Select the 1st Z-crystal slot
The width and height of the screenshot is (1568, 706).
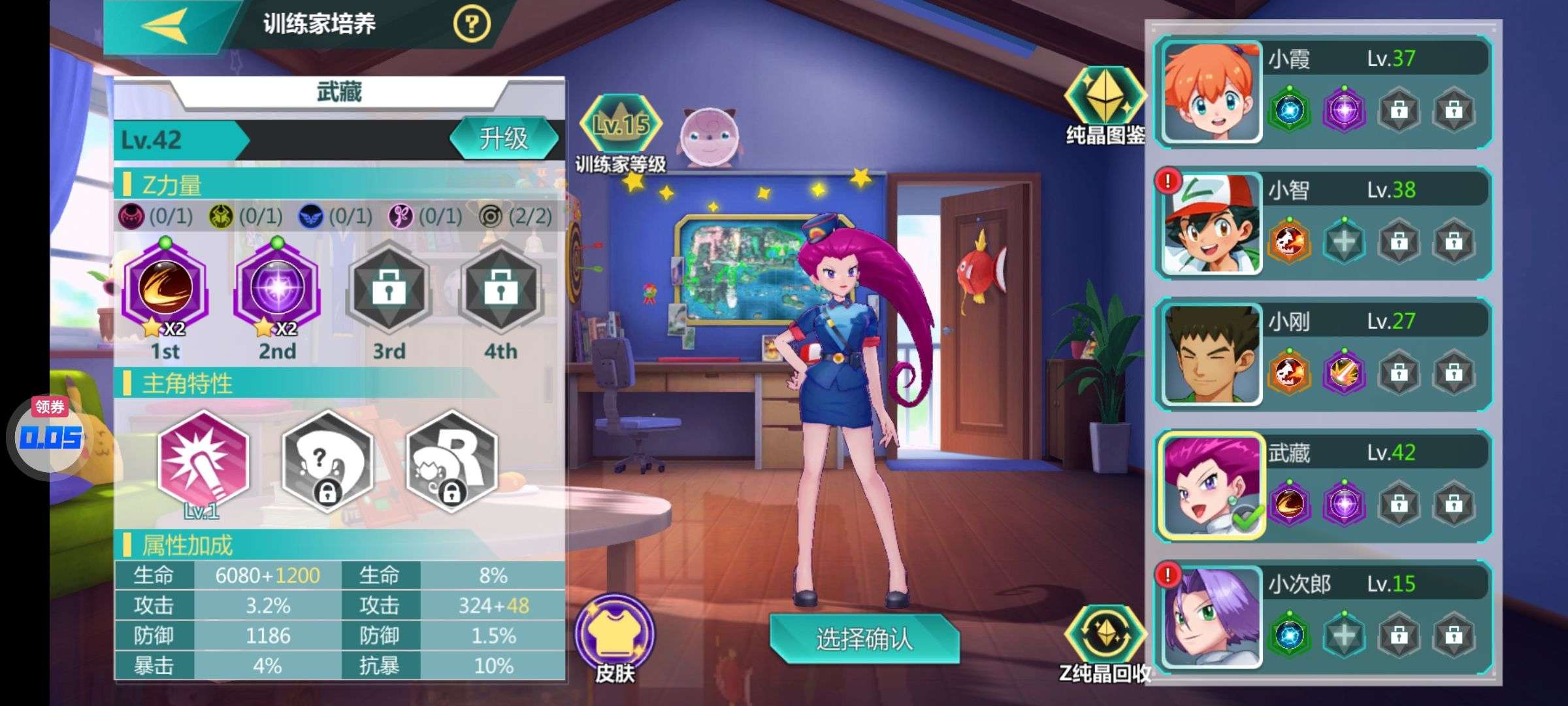pyautogui.click(x=165, y=289)
